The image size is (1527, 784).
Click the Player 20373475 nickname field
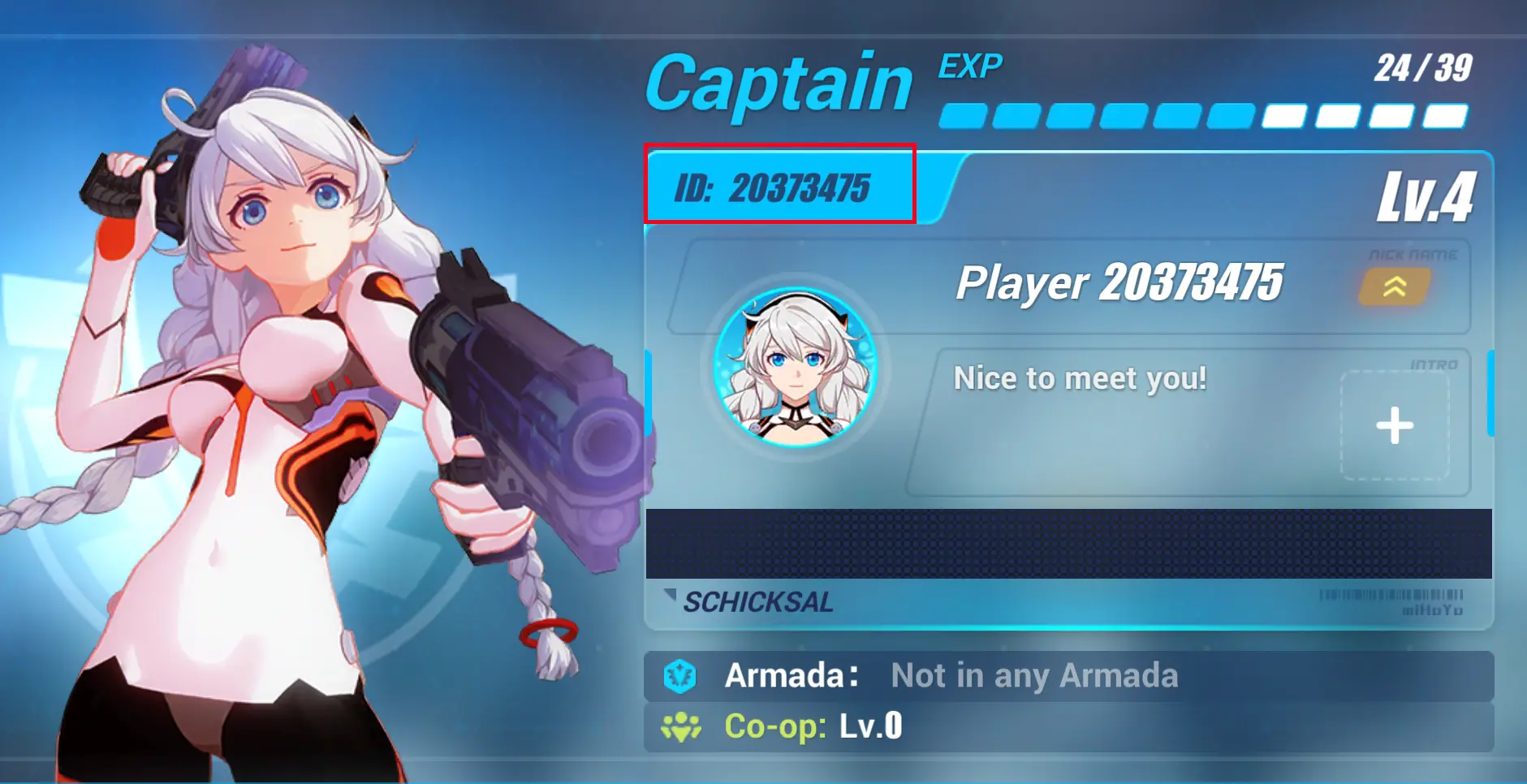coord(1119,283)
